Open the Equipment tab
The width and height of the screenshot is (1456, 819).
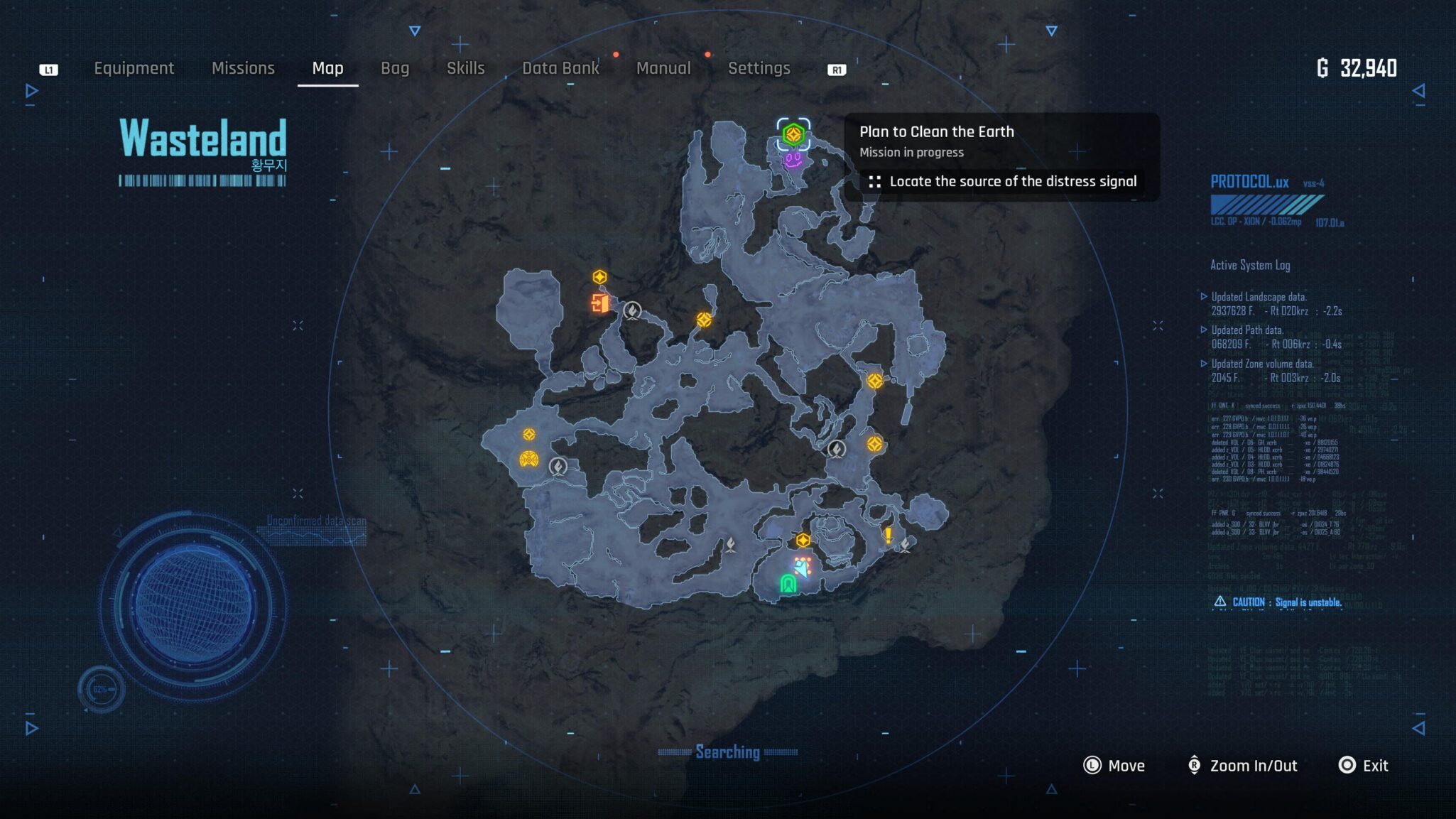134,68
